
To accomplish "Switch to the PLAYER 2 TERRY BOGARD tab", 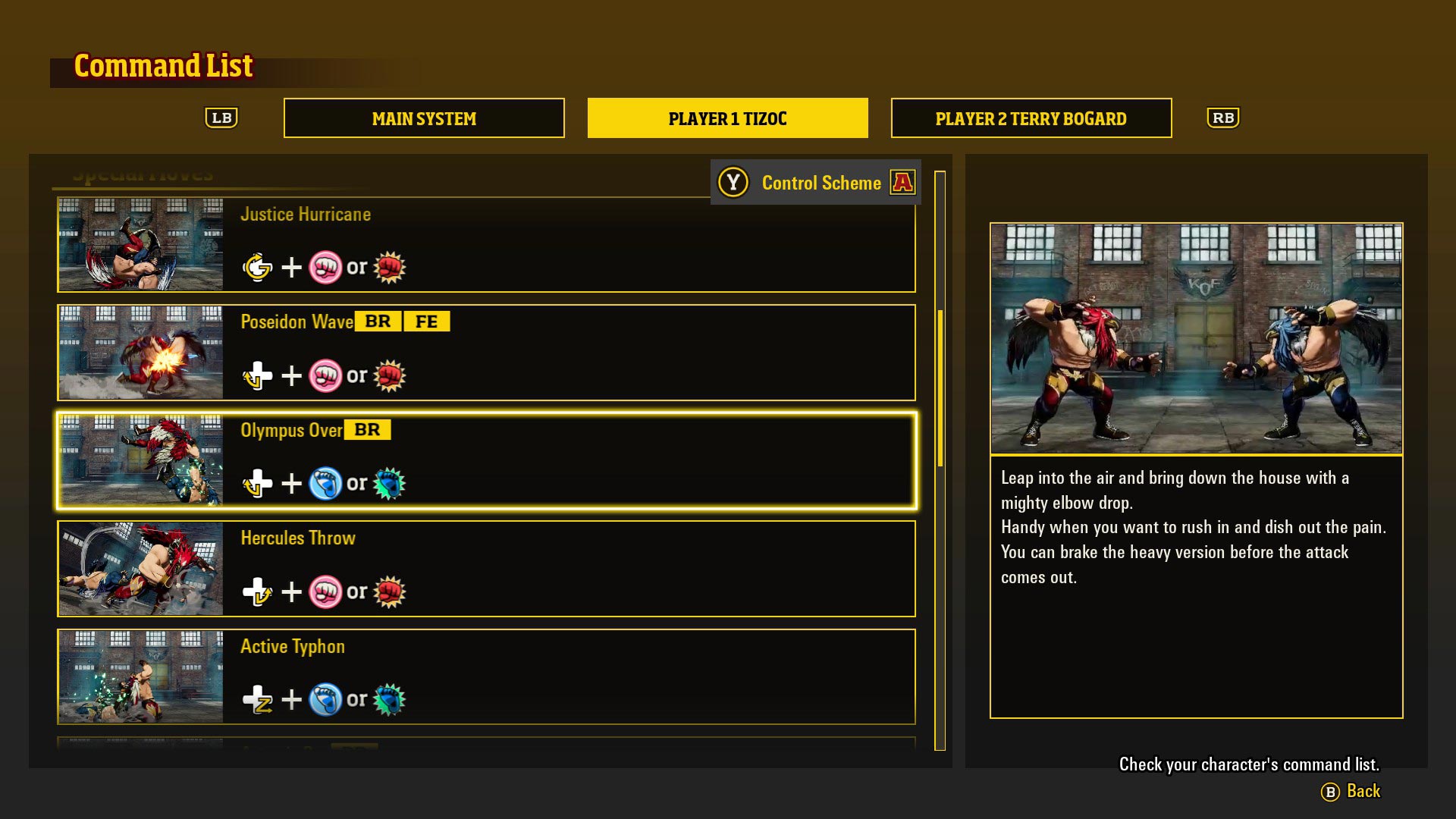I will pyautogui.click(x=1031, y=118).
